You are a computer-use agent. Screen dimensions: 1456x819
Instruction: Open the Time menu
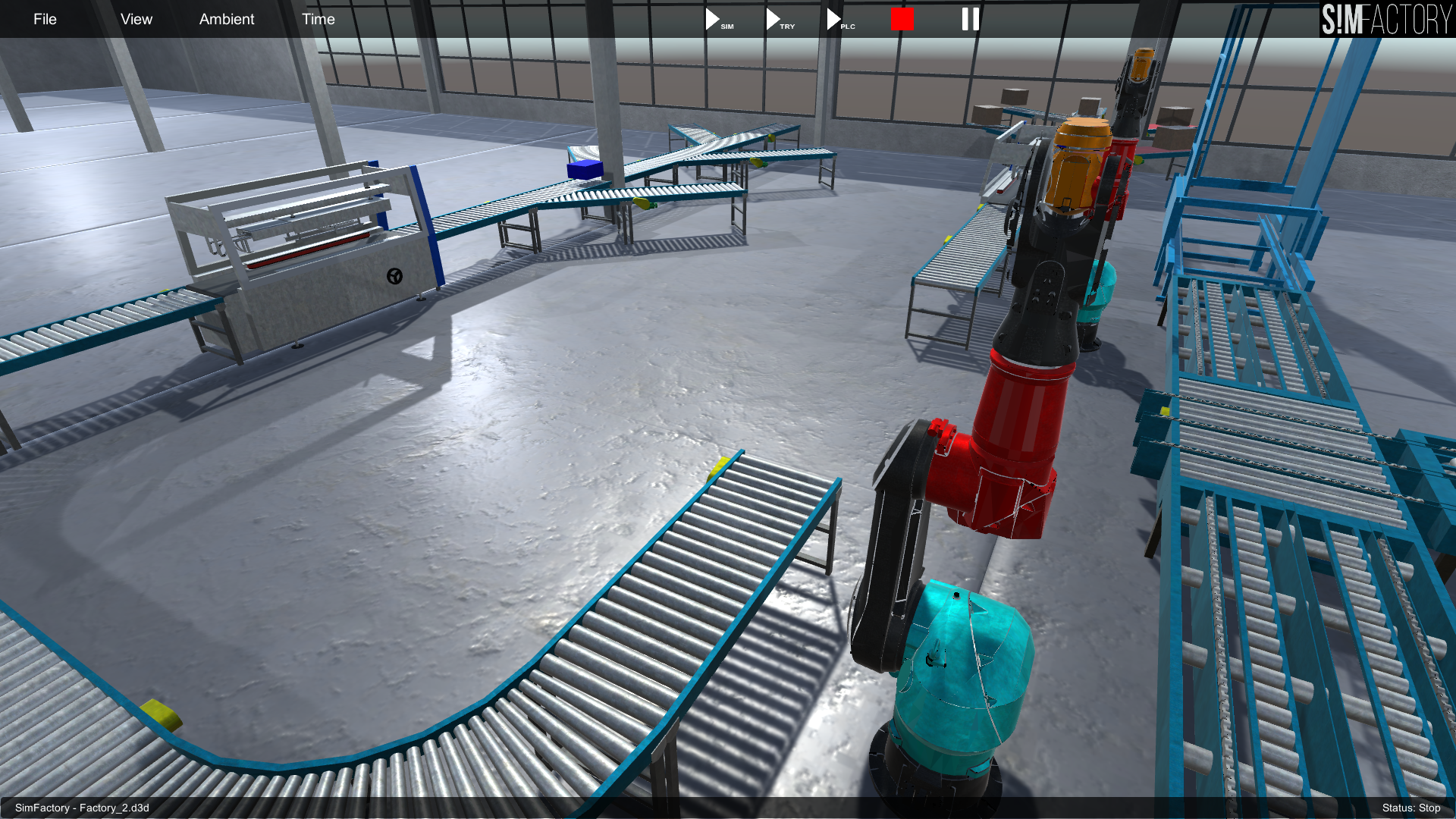[x=318, y=19]
